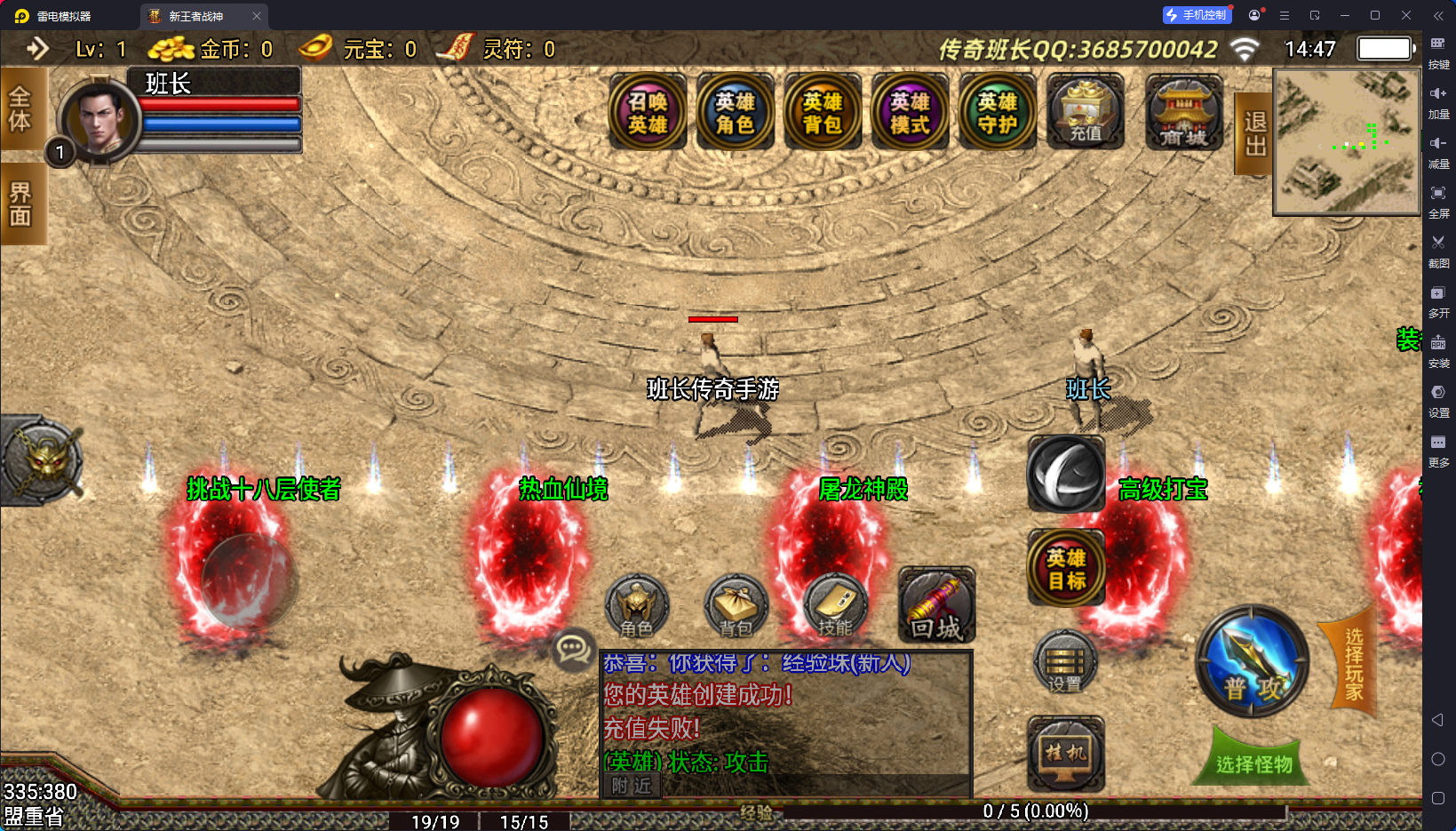Click the 选择怪物 select monster button

(1253, 763)
